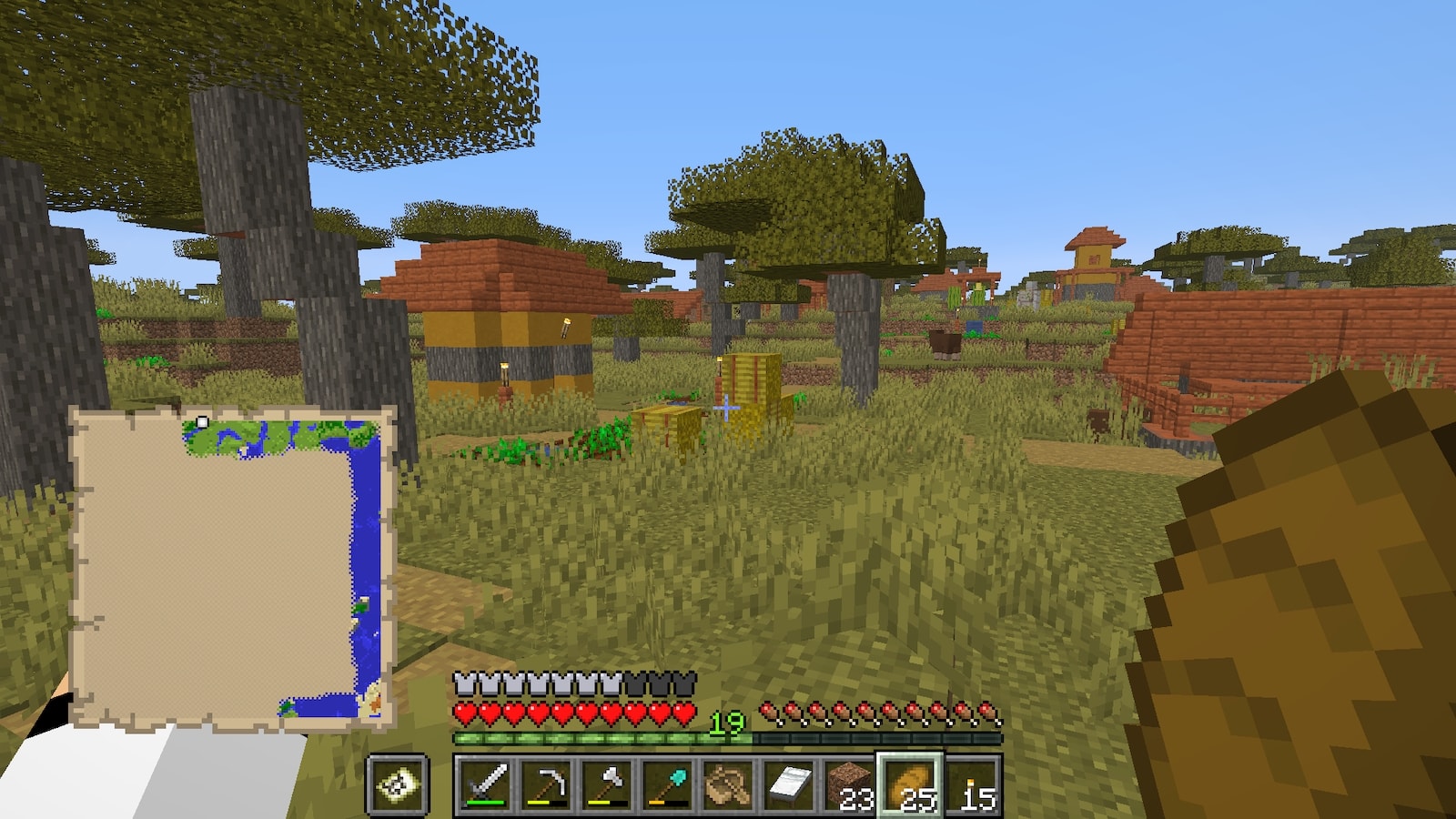Choose the torch stack slot
Image resolution: width=1456 pixels, height=819 pixels.
pos(971,784)
